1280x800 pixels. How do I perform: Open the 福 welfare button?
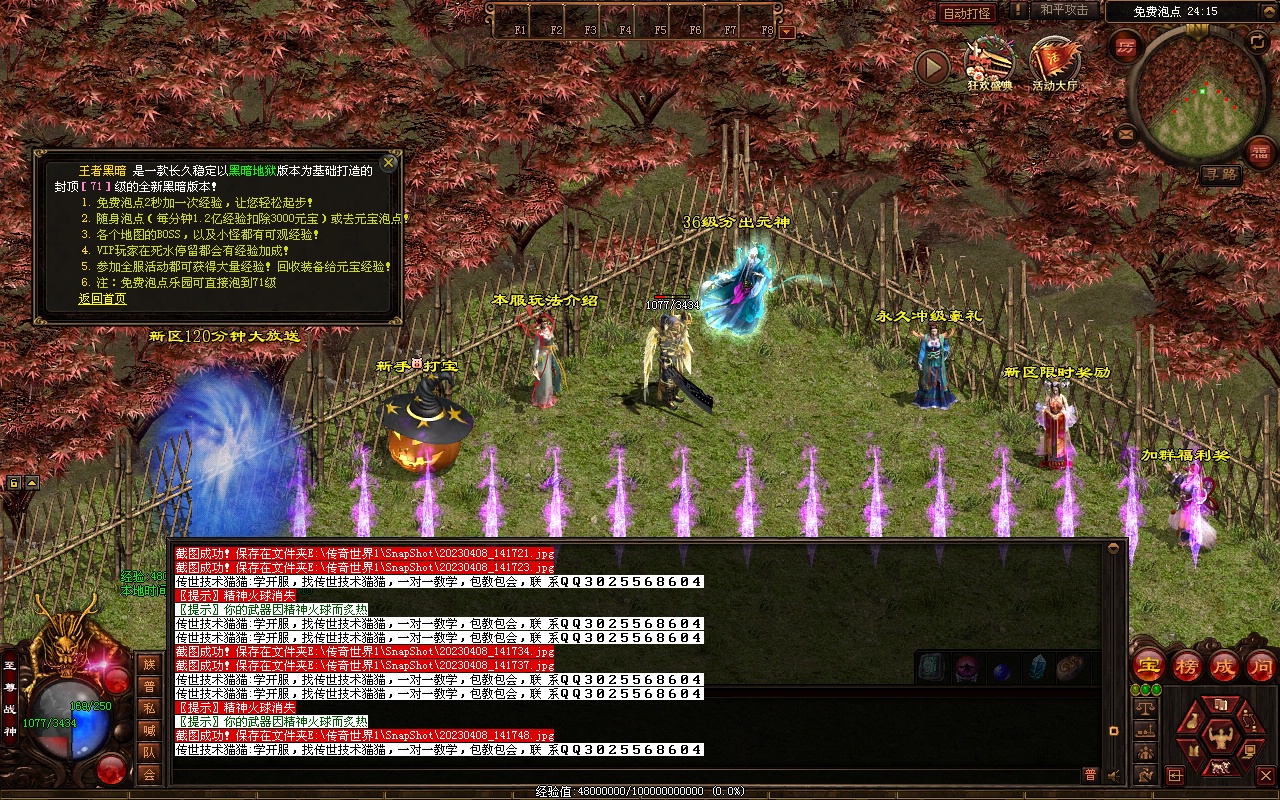pyautogui.click(x=1260, y=152)
